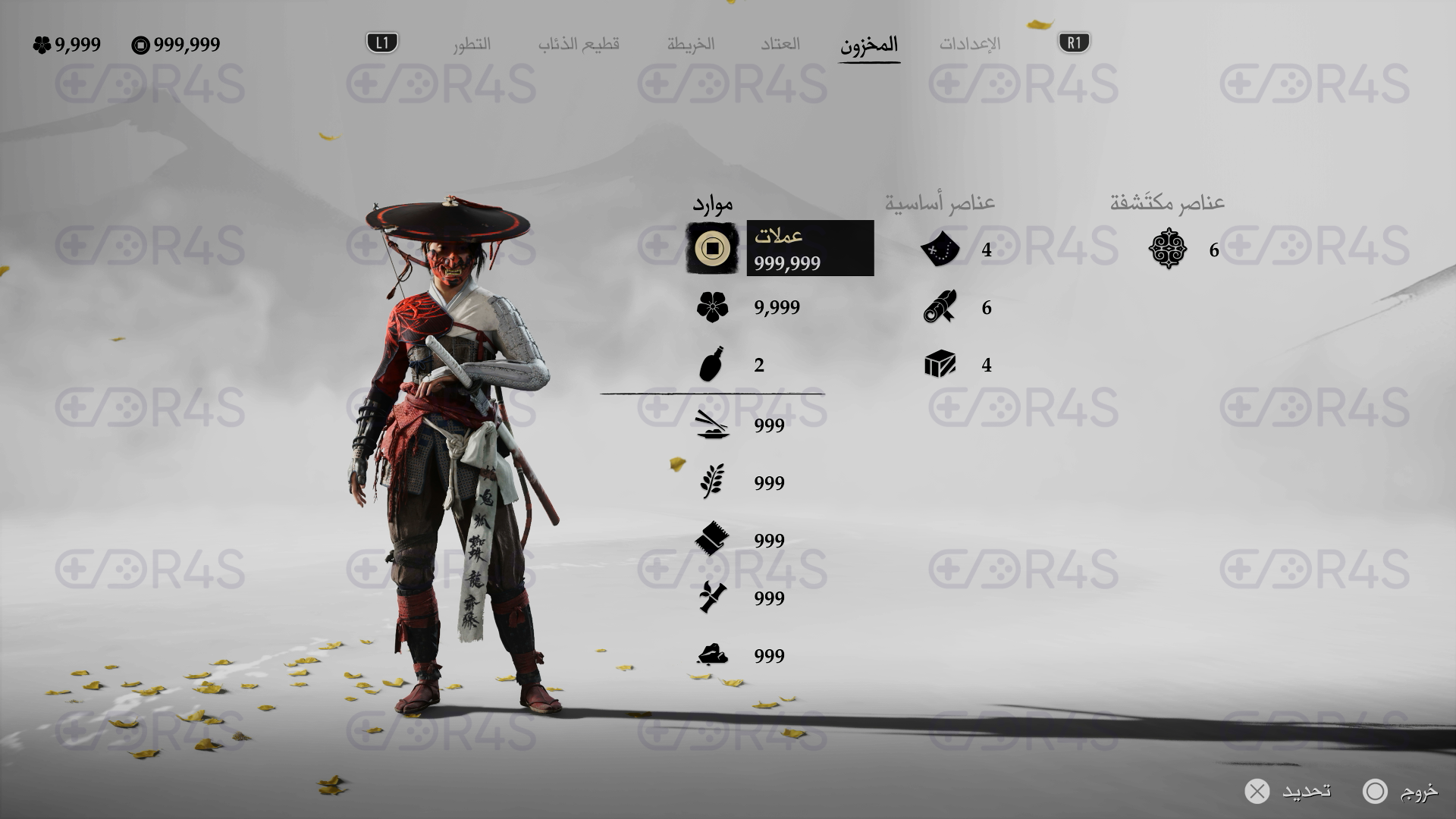Select the gourd bottle resource icon

(x=711, y=365)
